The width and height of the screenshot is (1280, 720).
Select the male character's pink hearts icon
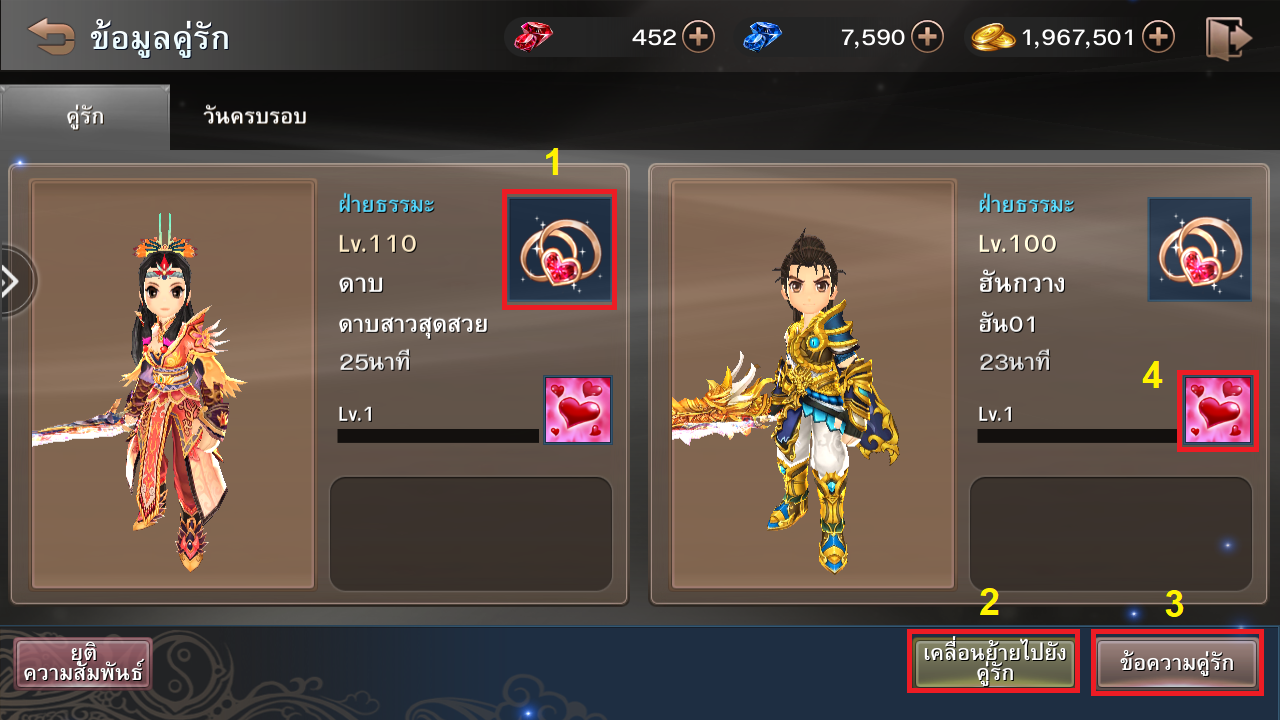pos(1218,410)
